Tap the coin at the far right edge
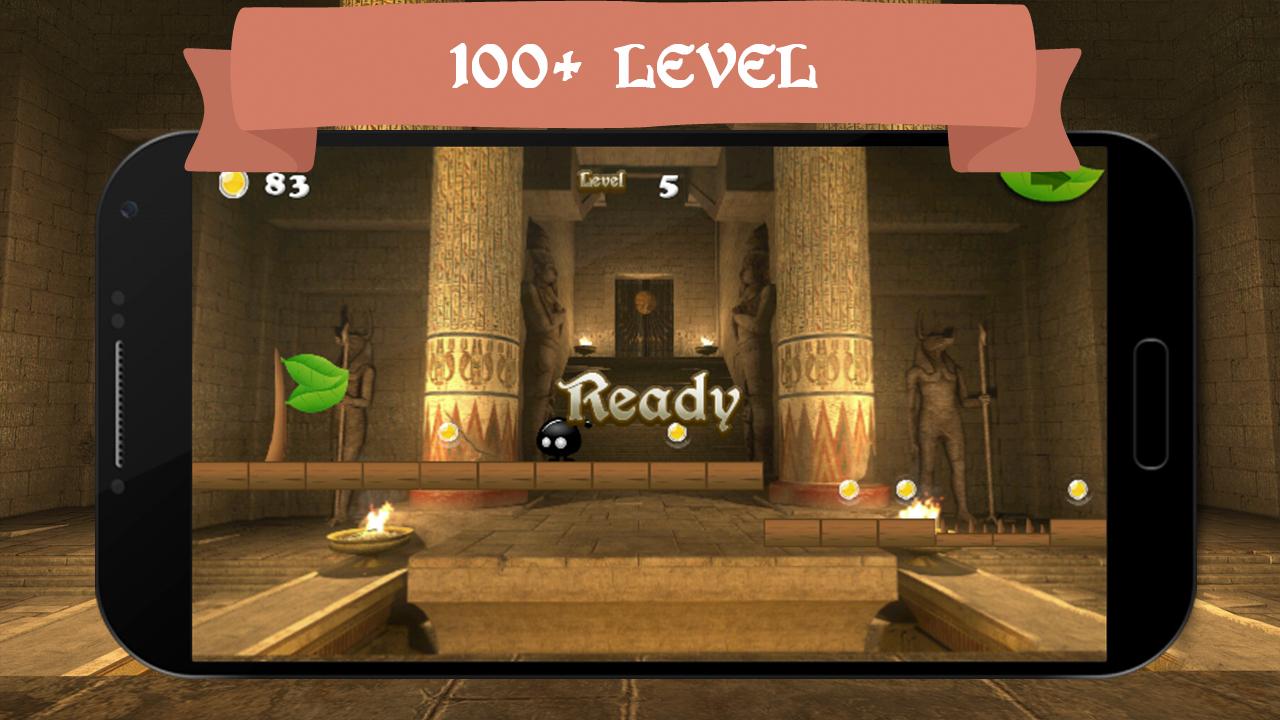Viewport: 1280px width, 720px height. tap(1079, 489)
